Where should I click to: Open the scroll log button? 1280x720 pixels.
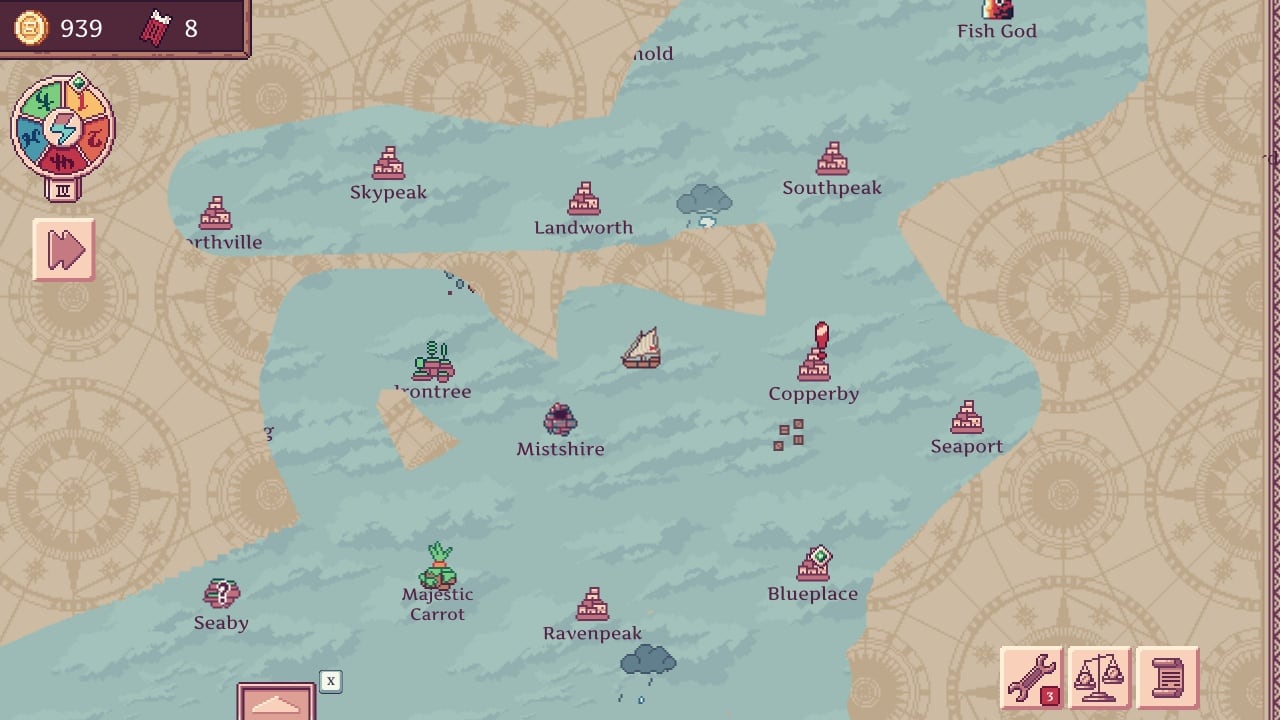point(1167,678)
